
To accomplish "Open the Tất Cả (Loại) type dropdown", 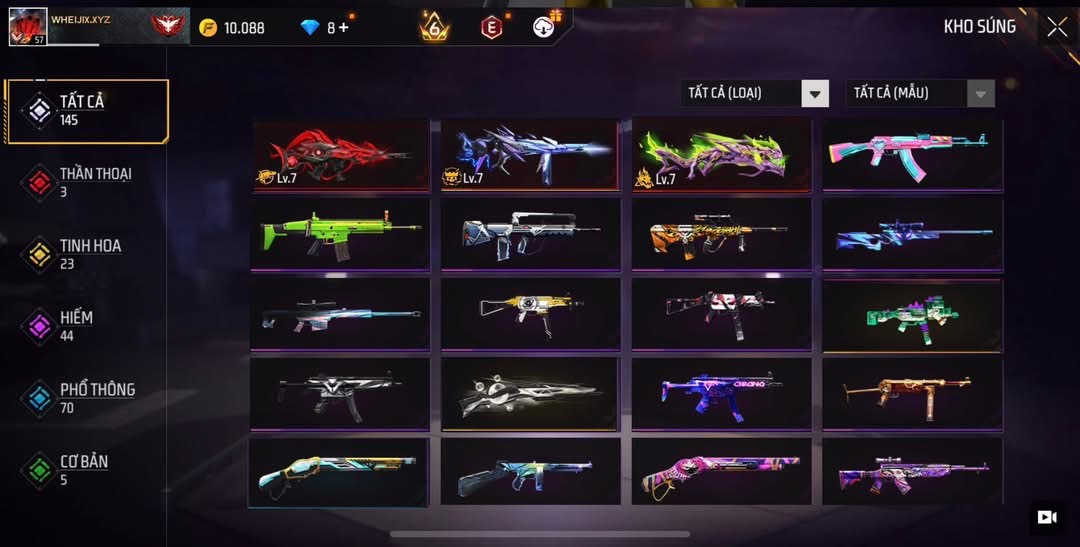I will [x=755, y=93].
